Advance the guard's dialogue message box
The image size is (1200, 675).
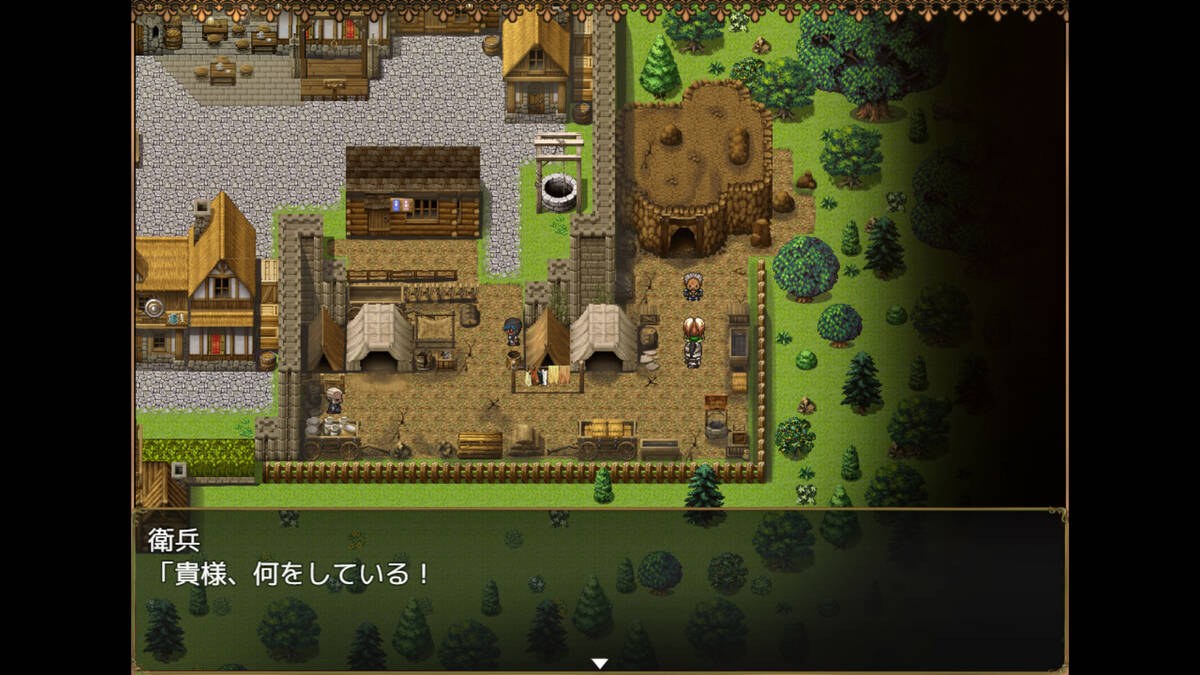pos(599,589)
